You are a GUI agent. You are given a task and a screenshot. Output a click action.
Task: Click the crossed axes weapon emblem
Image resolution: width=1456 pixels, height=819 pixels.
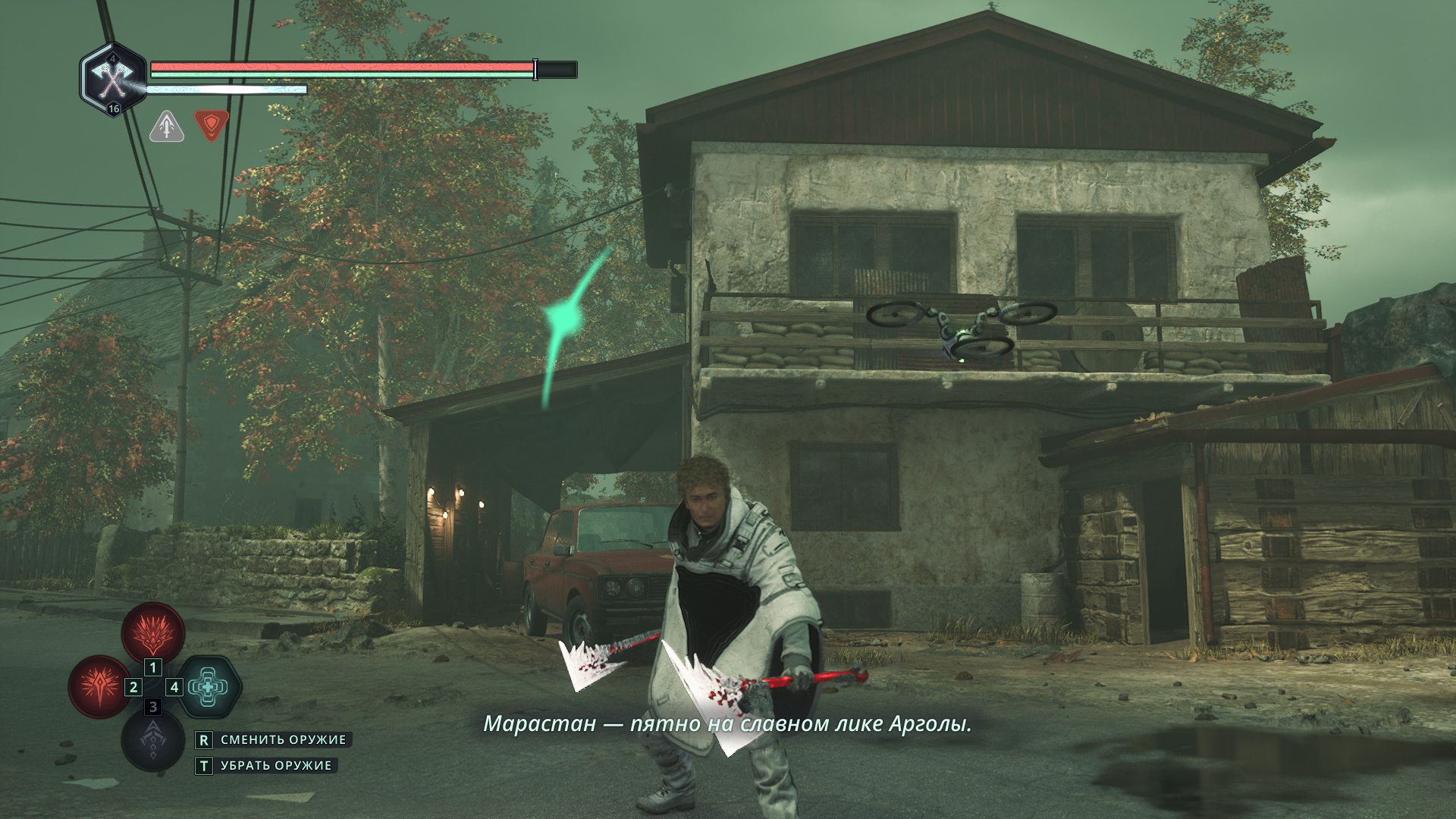coord(113,78)
